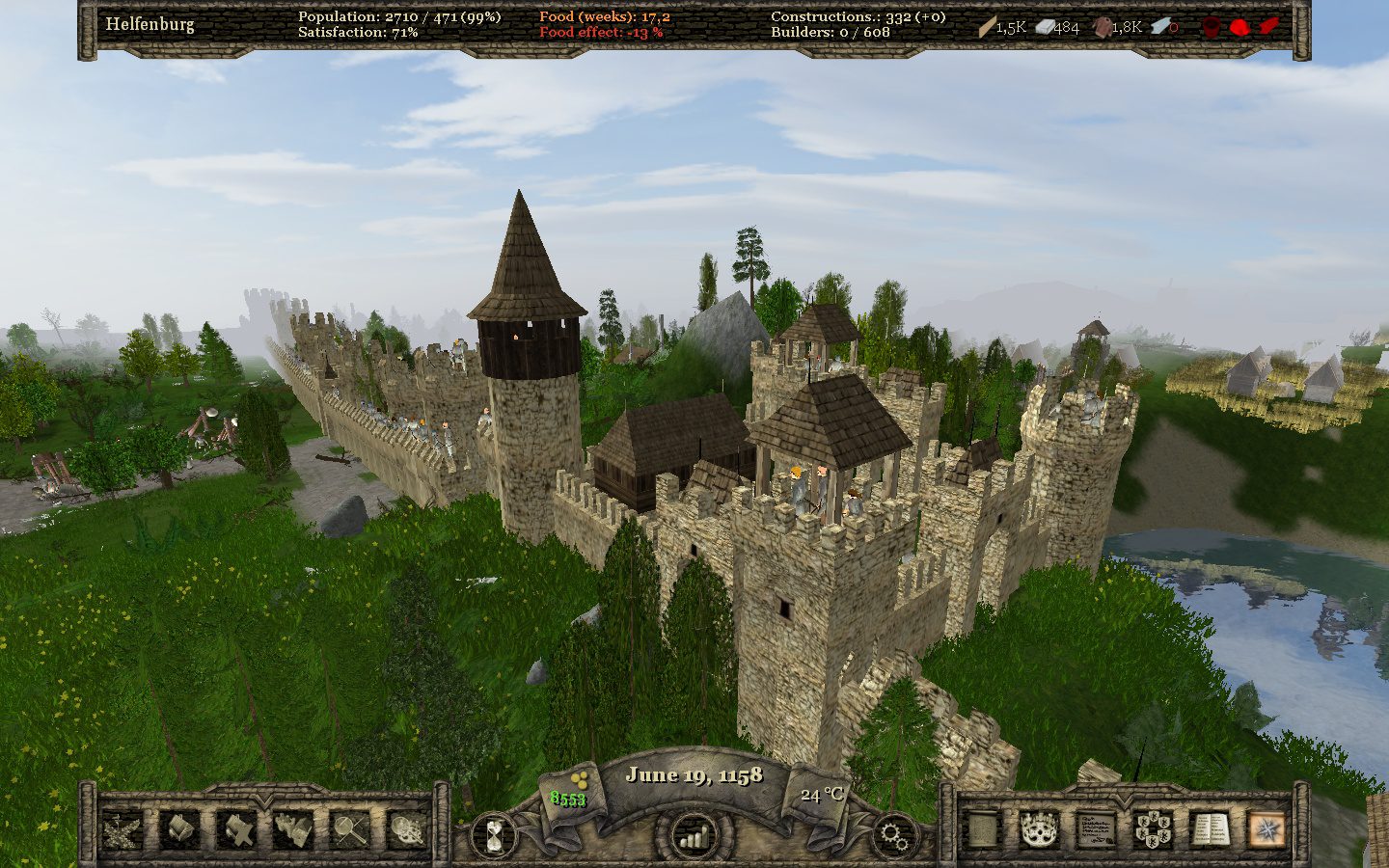Open the blank parchment scroll icon
This screenshot has width=1389, height=868.
982,828
